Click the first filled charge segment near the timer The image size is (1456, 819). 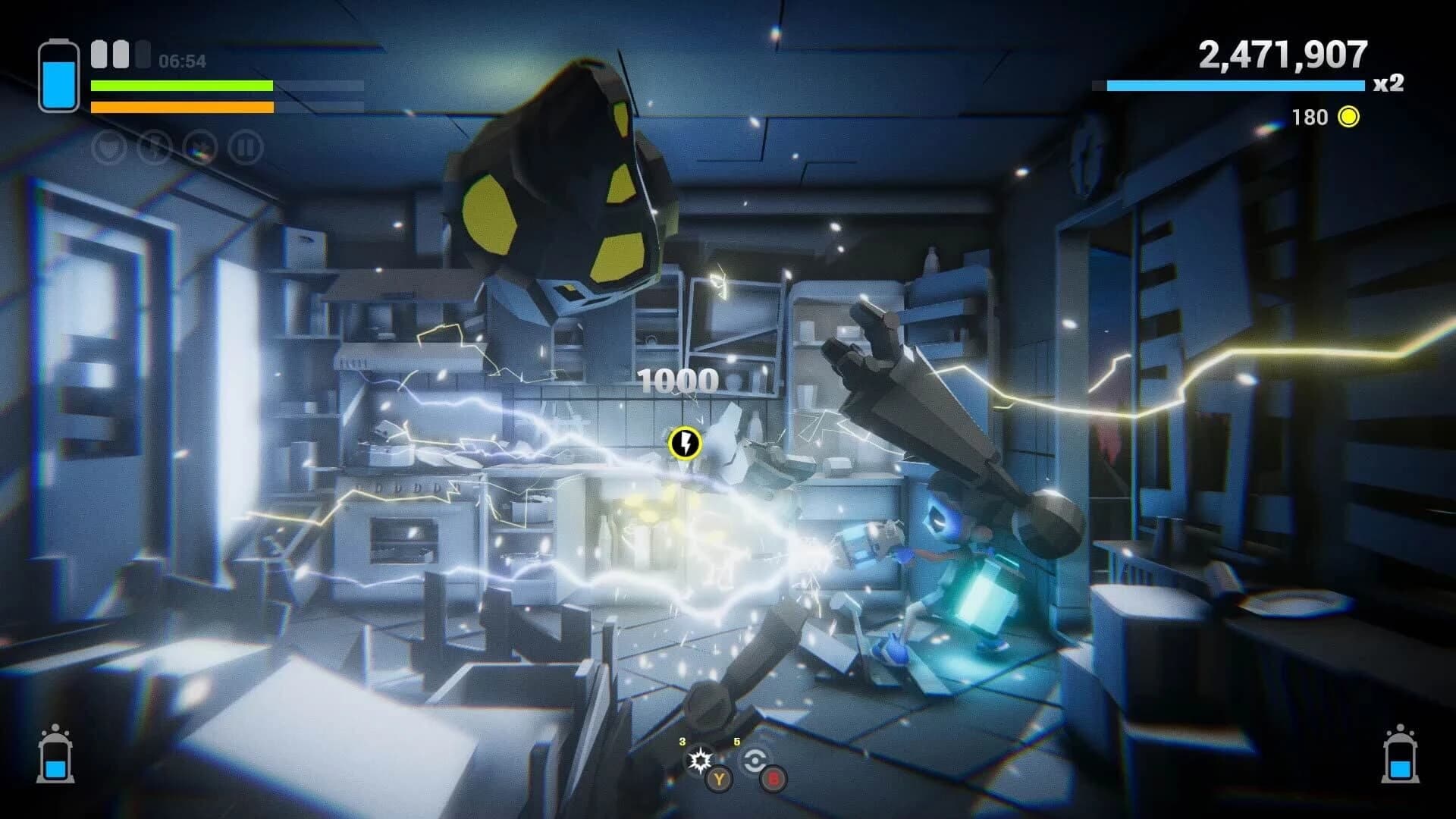coord(99,53)
